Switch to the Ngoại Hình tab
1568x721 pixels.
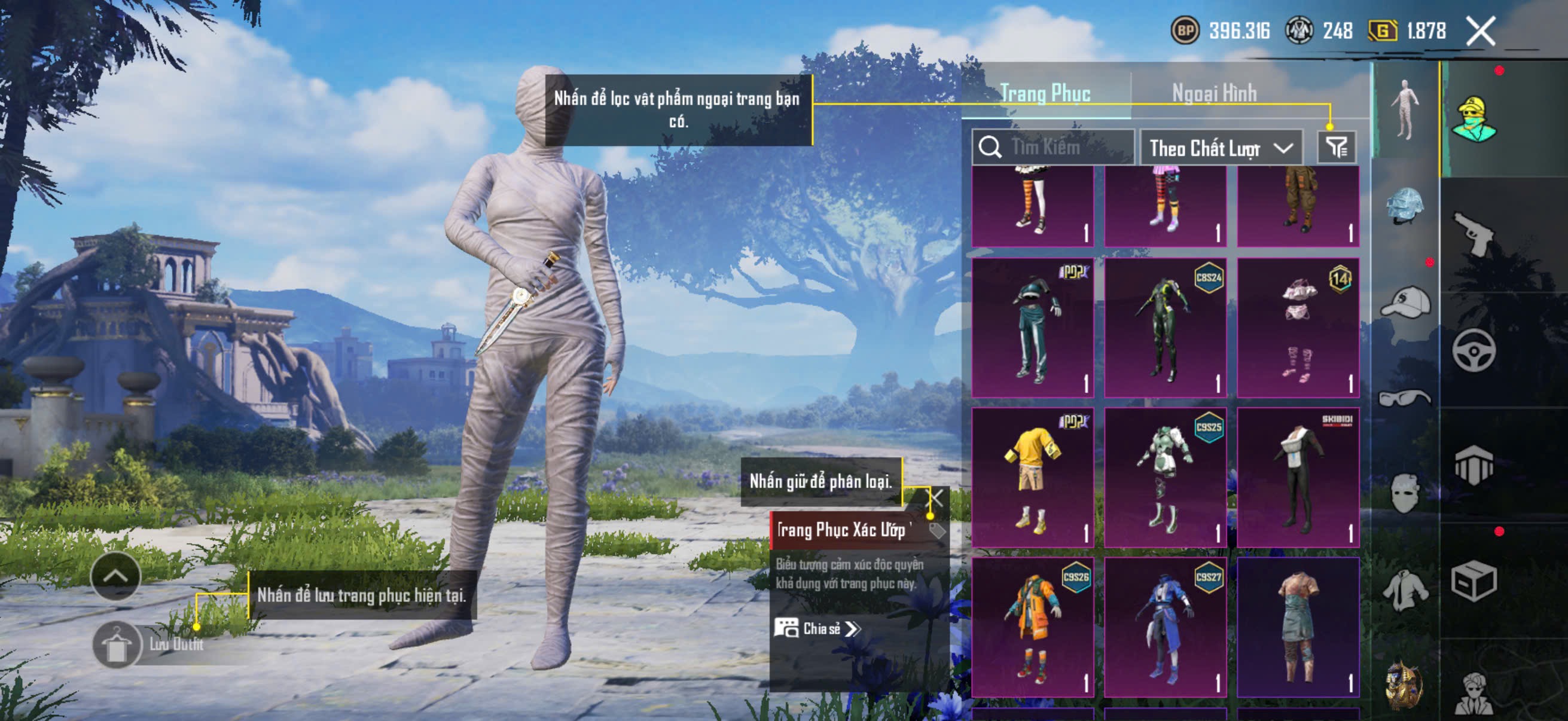point(1214,94)
